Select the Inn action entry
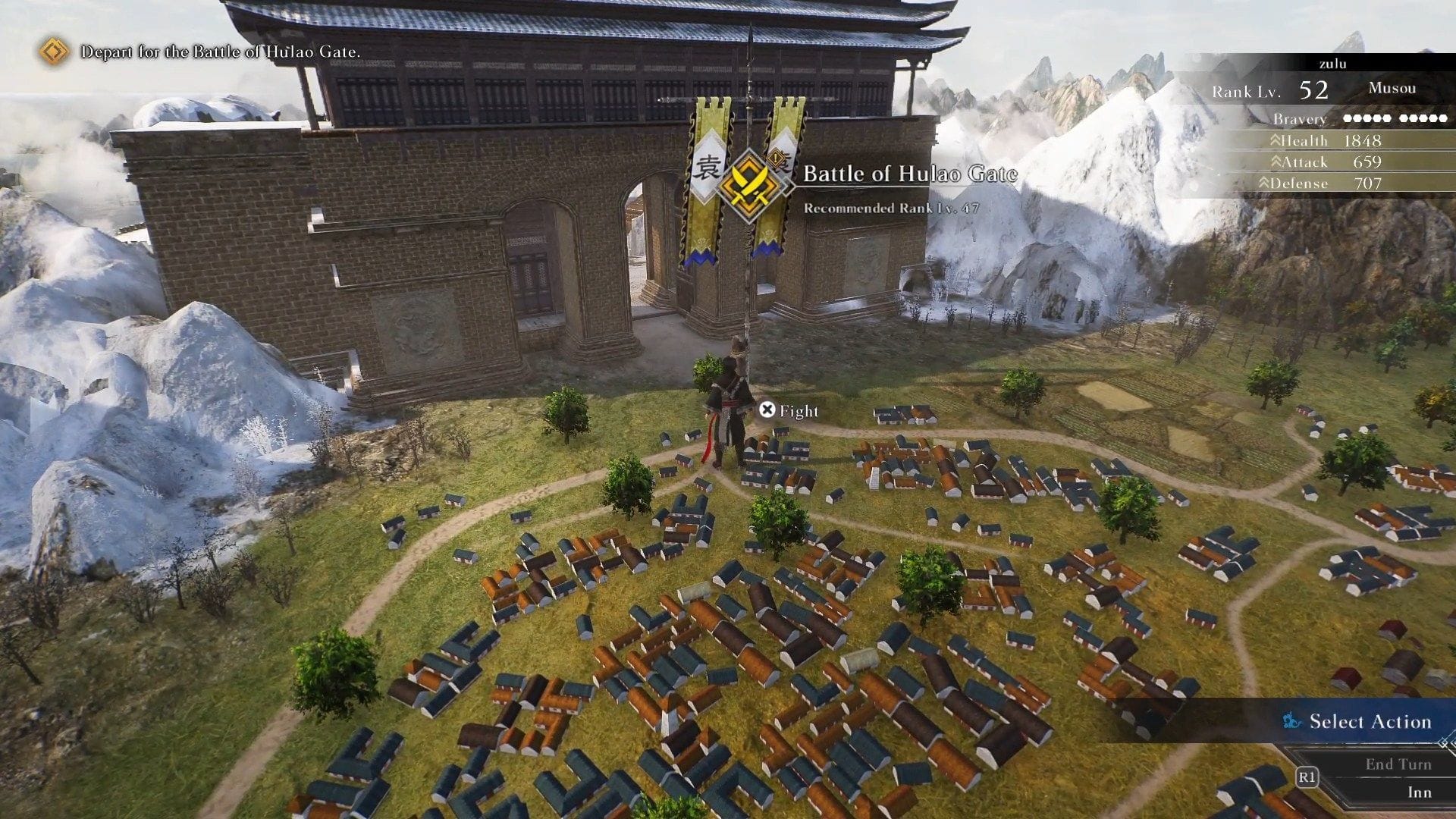The height and width of the screenshot is (819, 1456). point(1419,792)
